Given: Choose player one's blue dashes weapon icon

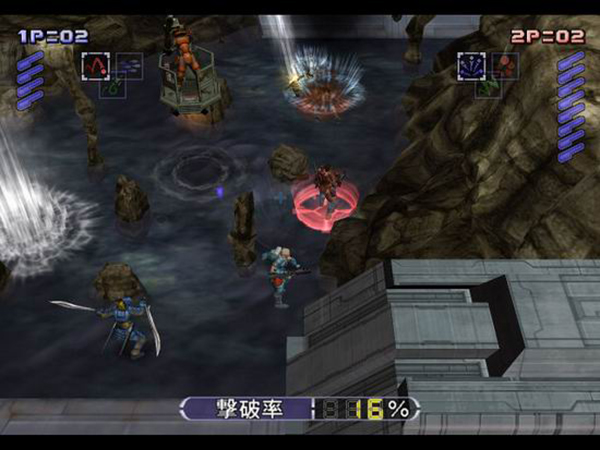Looking at the screenshot, I should pos(128,66).
